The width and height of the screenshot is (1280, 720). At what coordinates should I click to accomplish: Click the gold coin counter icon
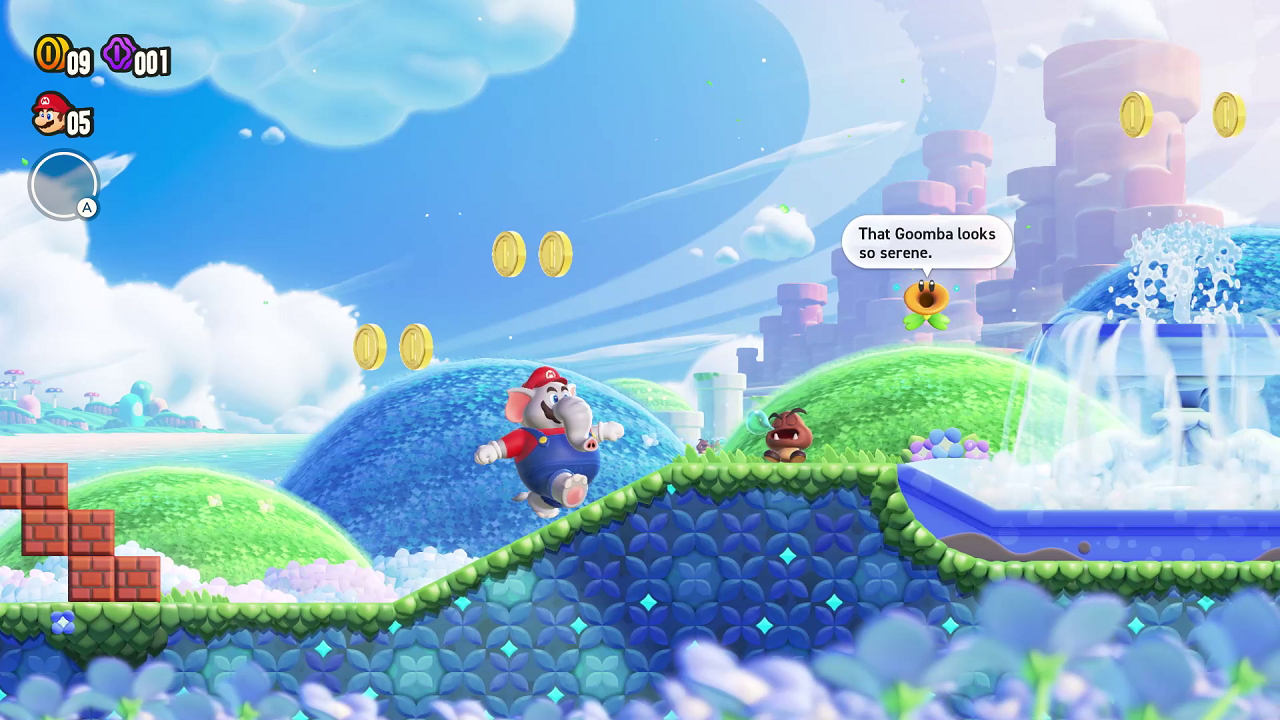click(52, 57)
